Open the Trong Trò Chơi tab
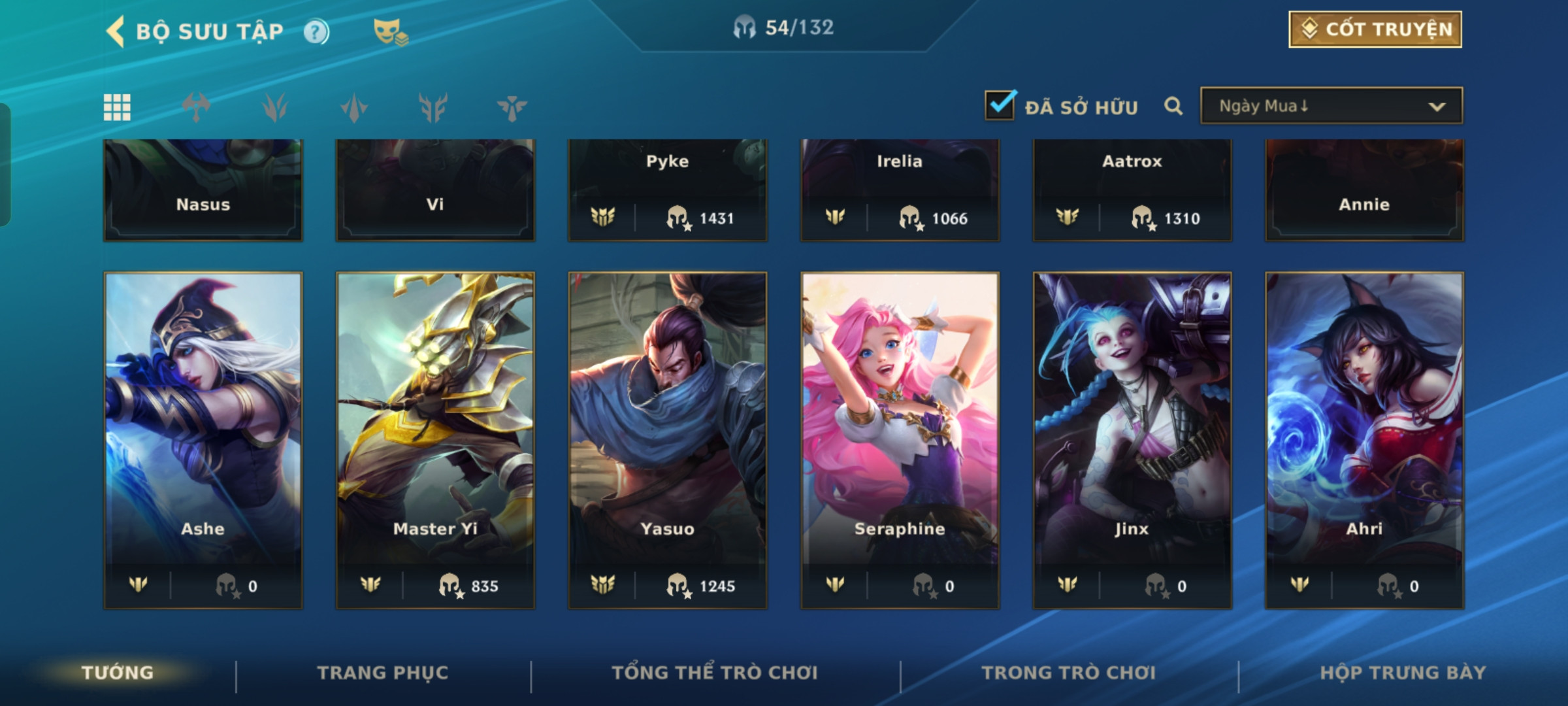This screenshot has width=1568, height=706. tap(1069, 673)
